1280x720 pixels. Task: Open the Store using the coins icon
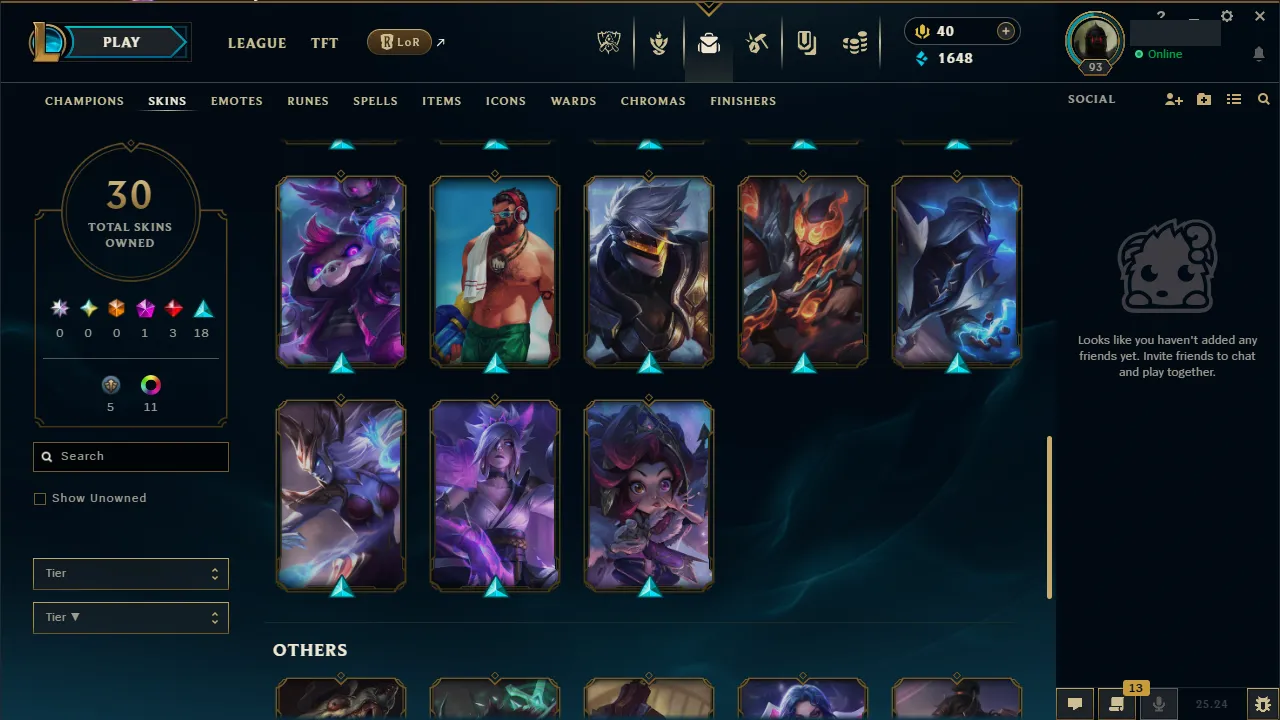click(855, 42)
